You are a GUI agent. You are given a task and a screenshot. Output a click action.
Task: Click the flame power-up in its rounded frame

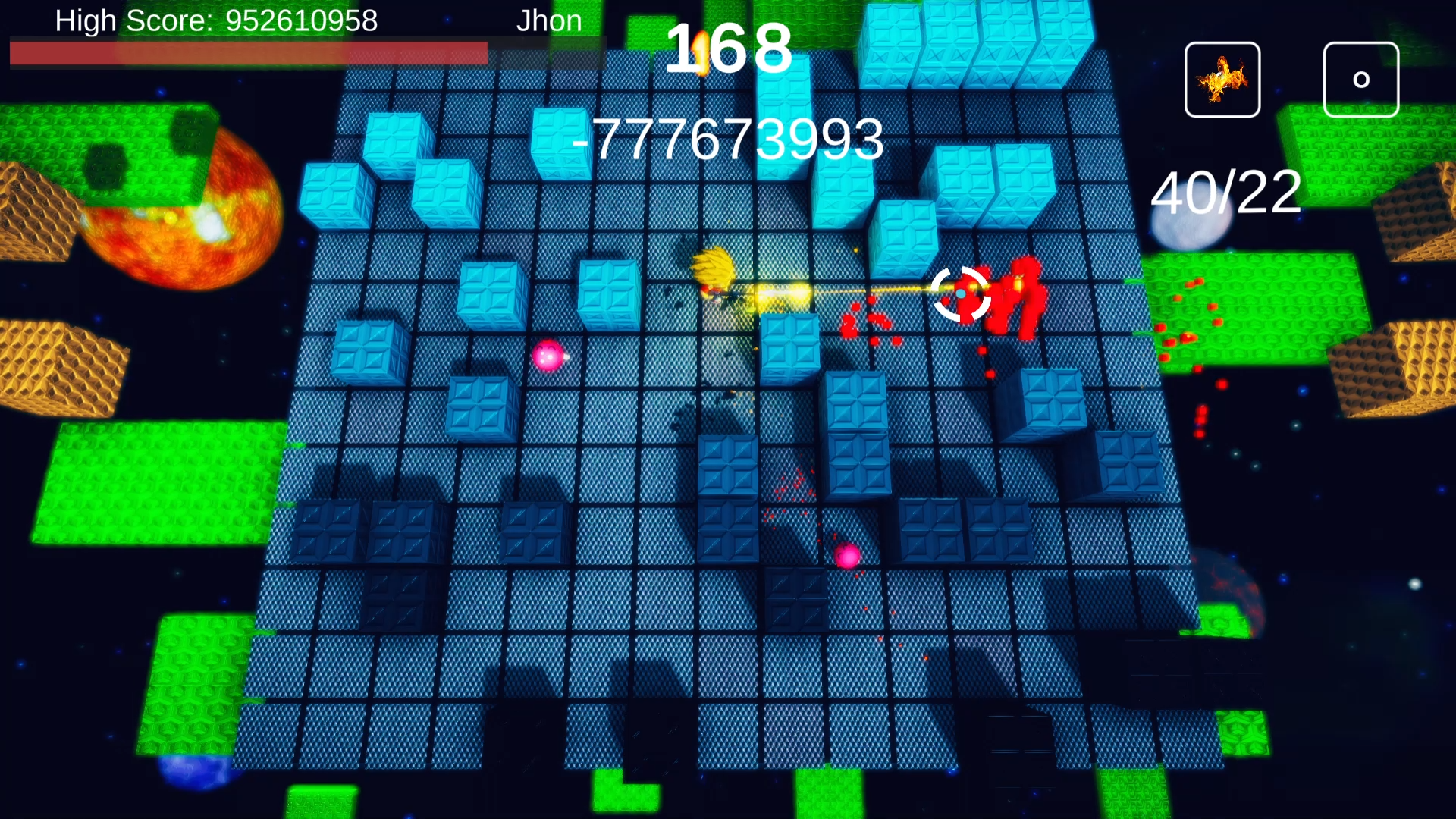pos(1222,78)
